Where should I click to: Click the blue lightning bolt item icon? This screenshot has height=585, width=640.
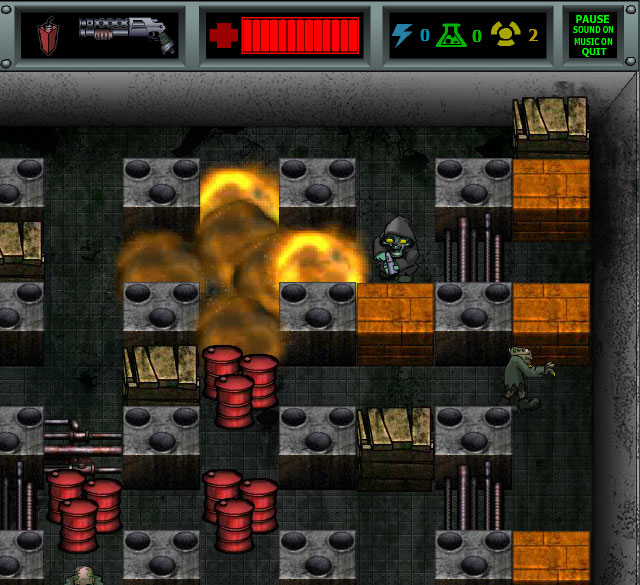(x=402, y=36)
